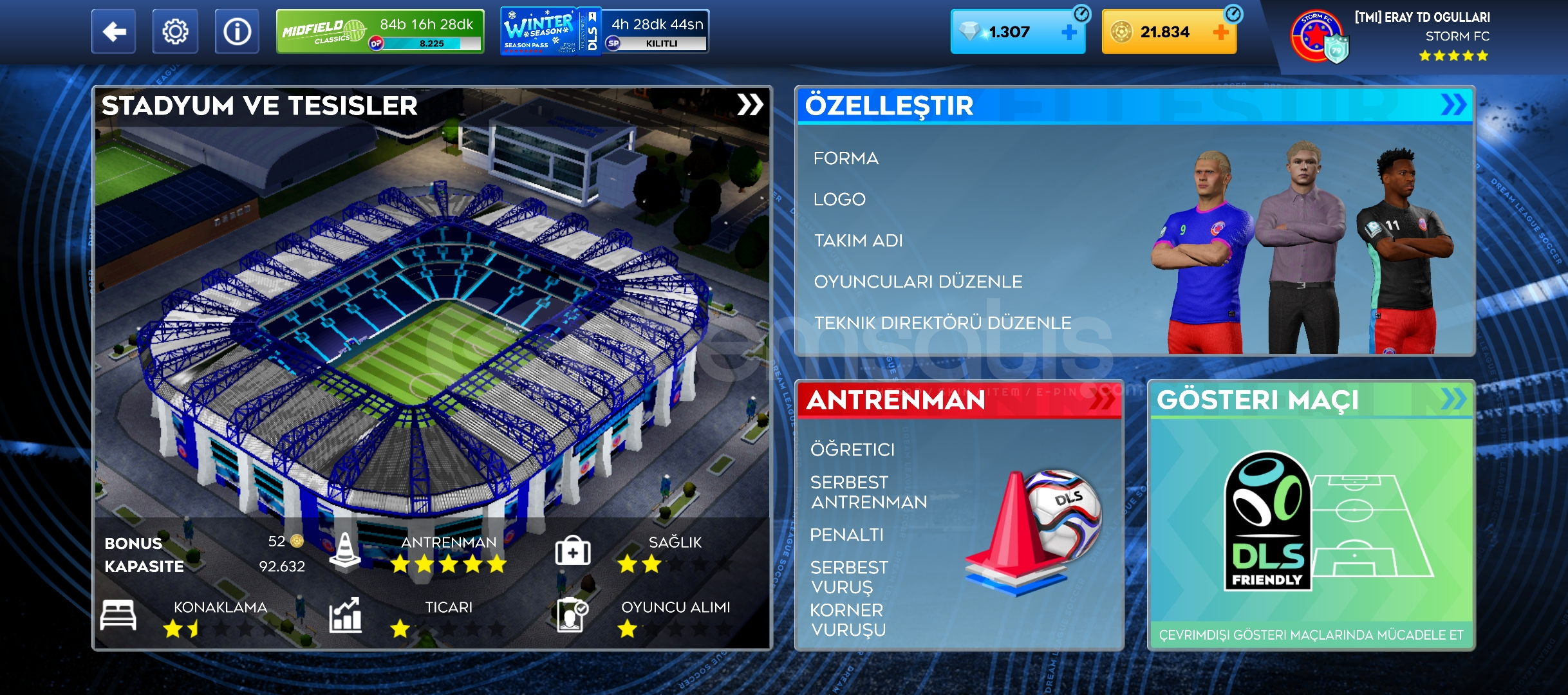Choose the Logo option
Image resolution: width=1568 pixels, height=695 pixels.
pos(839,199)
